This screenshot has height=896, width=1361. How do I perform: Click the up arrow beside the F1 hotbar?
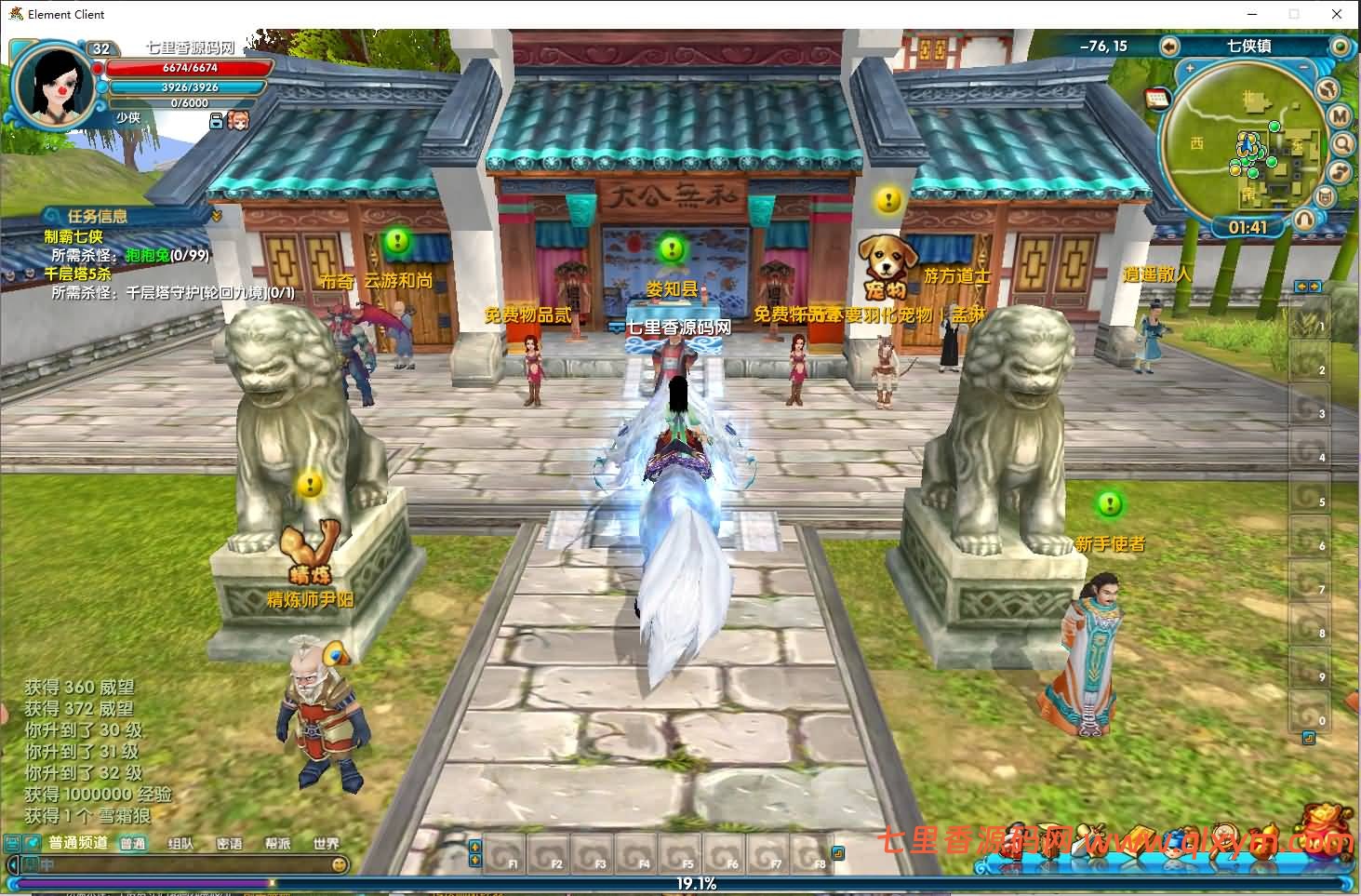point(475,848)
